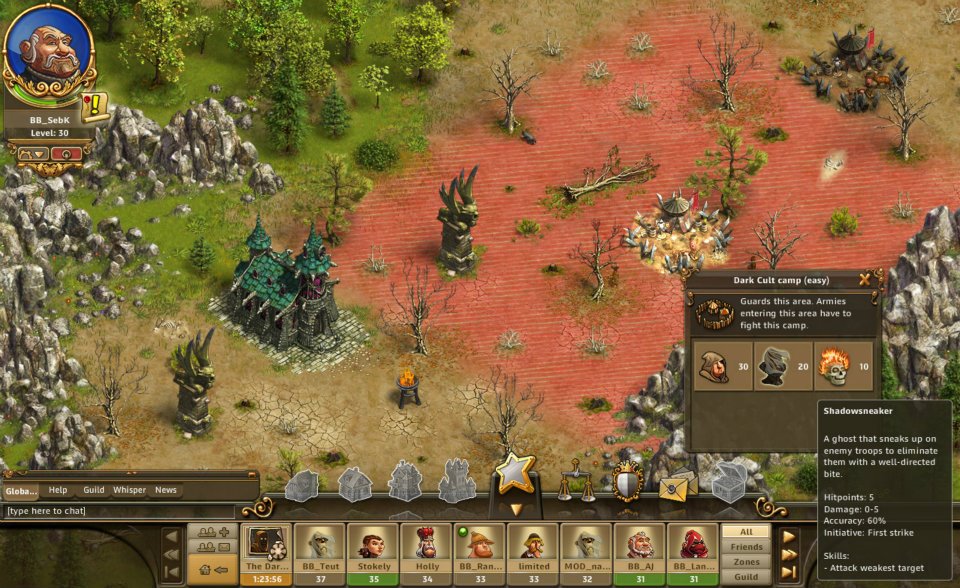
Task: Open the Whisper chat tab
Action: pyautogui.click(x=129, y=490)
